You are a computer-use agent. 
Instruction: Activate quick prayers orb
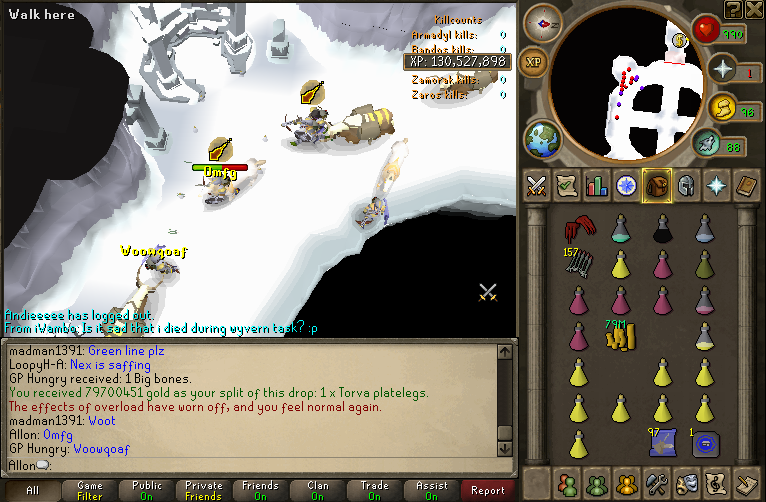click(722, 71)
